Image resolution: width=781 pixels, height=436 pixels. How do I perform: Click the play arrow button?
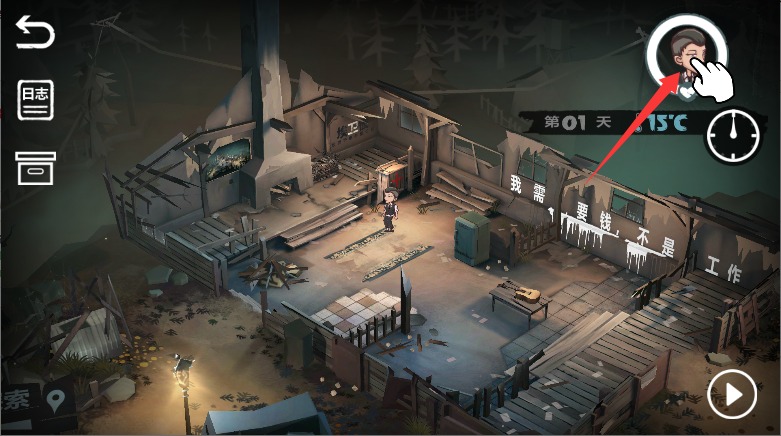point(733,396)
